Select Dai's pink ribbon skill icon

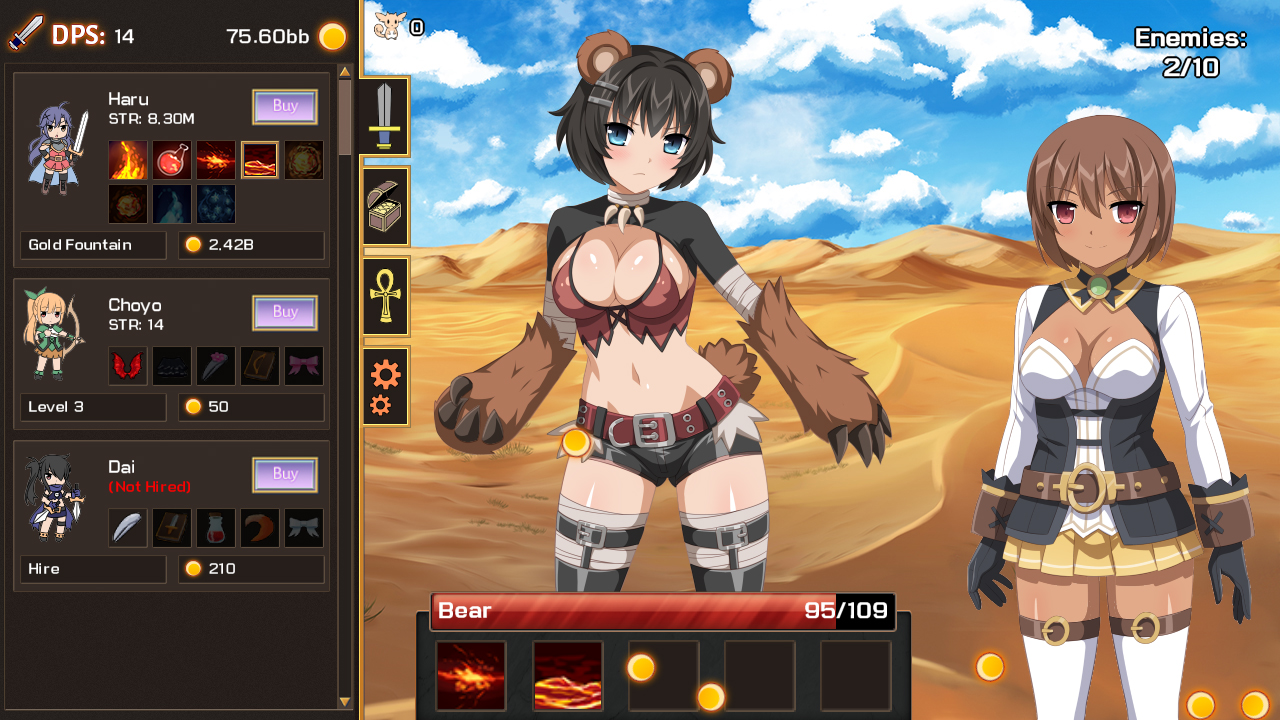(x=304, y=528)
